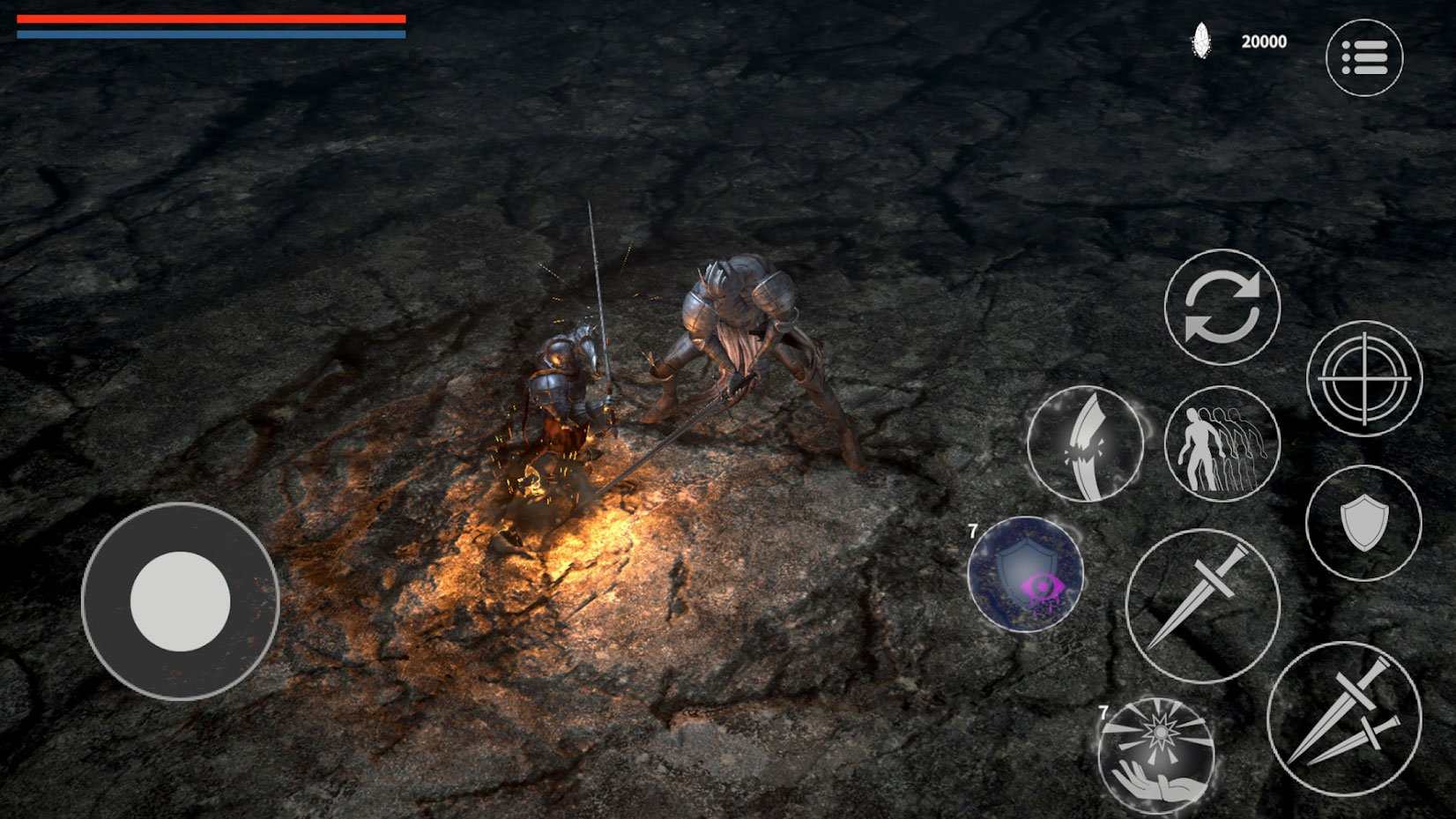Activate the crosshair enemy lock-on icon

pyautogui.click(x=1363, y=377)
